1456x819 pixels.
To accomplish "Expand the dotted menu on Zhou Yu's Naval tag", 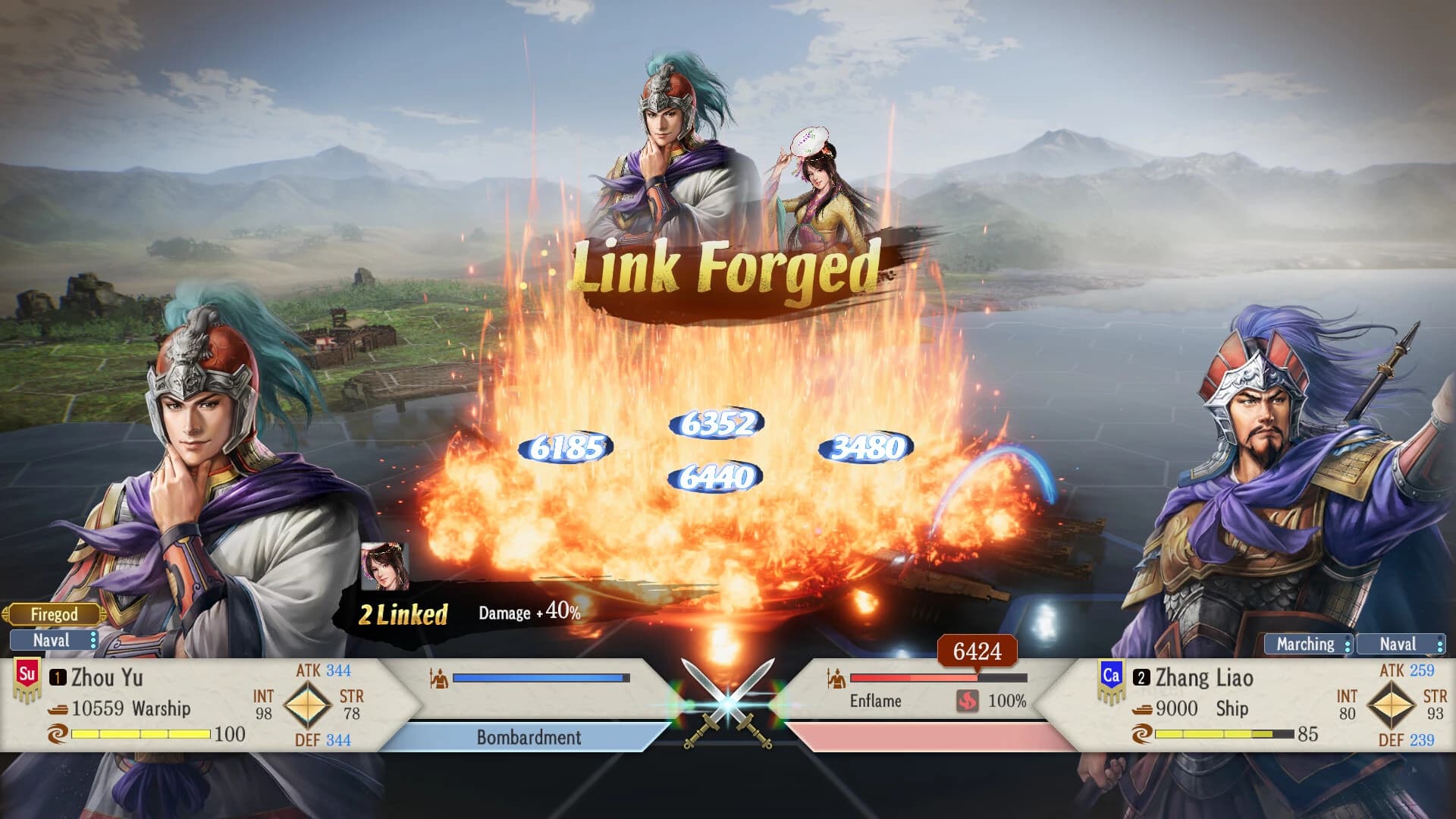I will pyautogui.click(x=93, y=641).
